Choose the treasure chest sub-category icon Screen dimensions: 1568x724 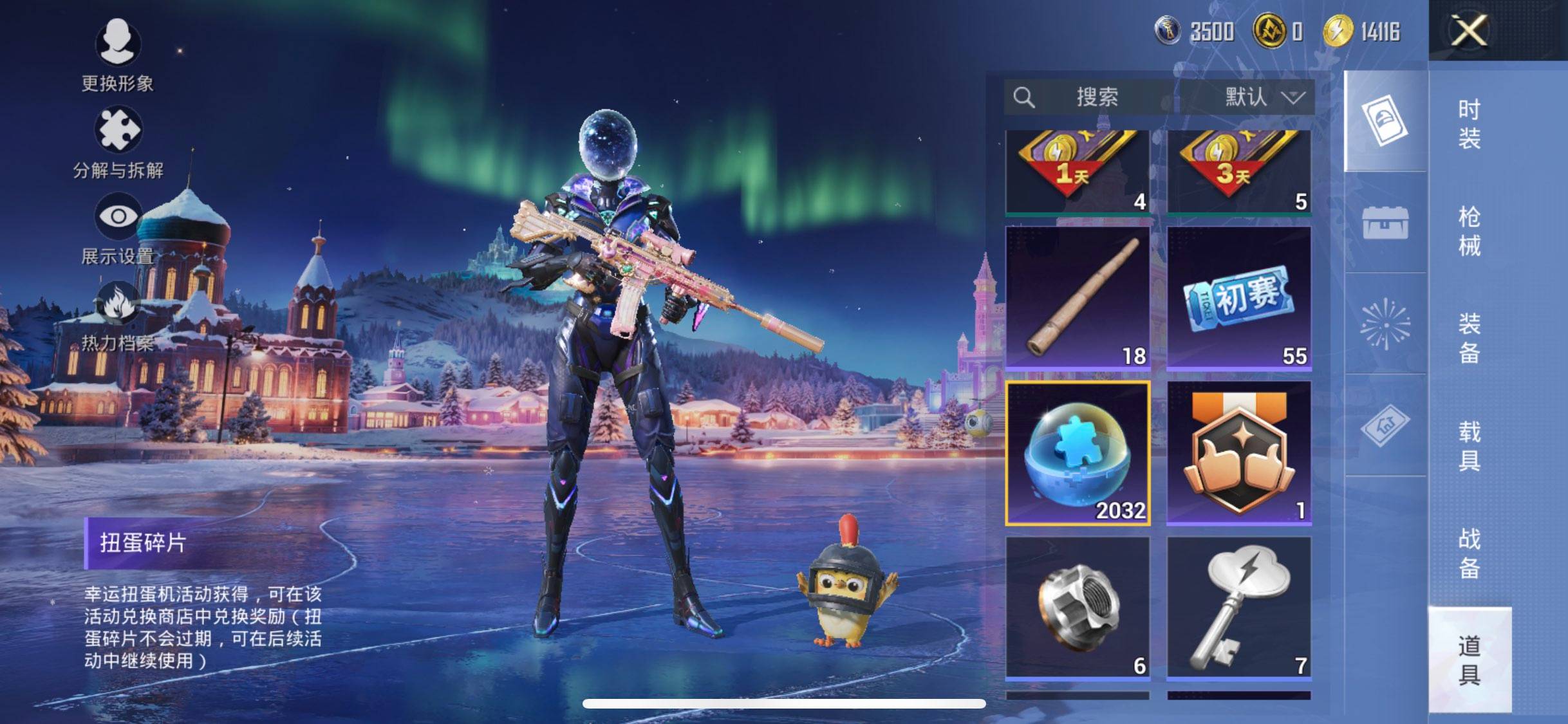click(1385, 223)
